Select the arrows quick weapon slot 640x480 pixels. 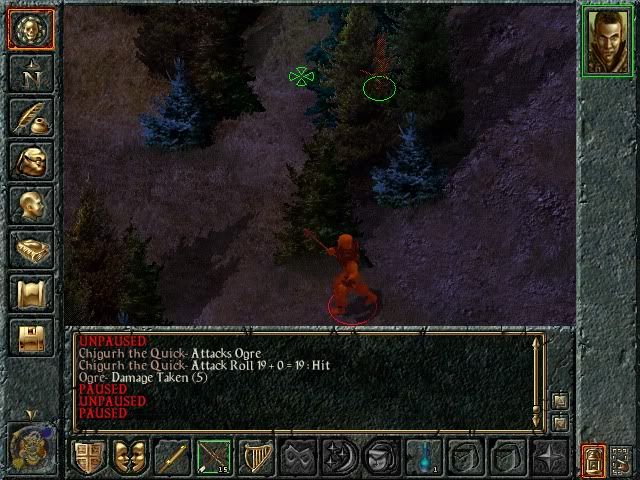click(x=214, y=458)
